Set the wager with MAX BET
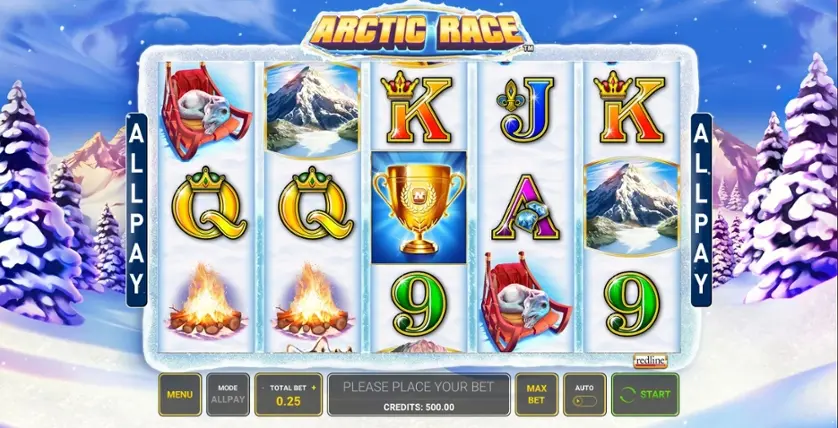Viewport: 838px width, 428px height. (x=536, y=394)
